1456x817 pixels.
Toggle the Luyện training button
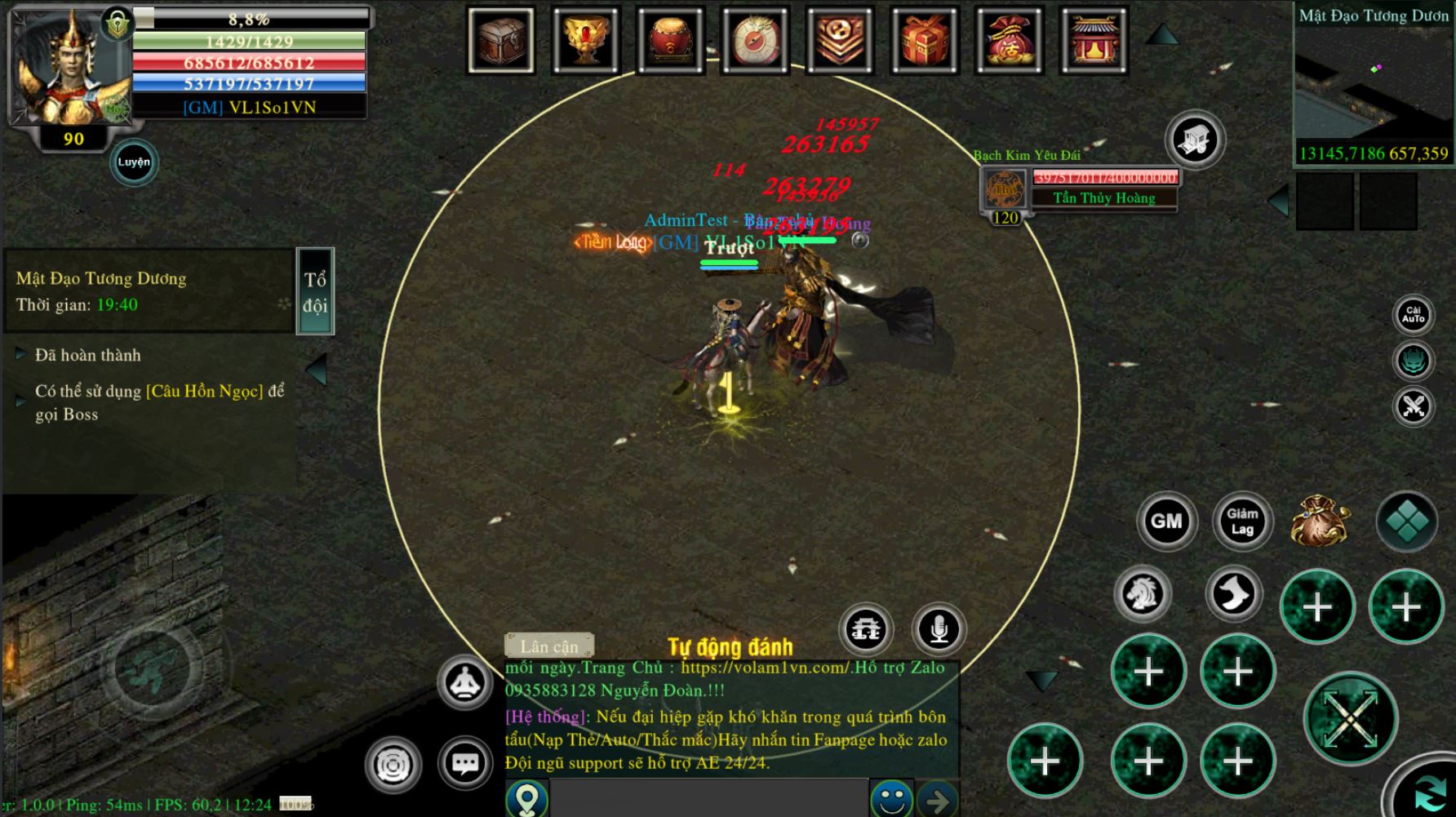[x=134, y=162]
